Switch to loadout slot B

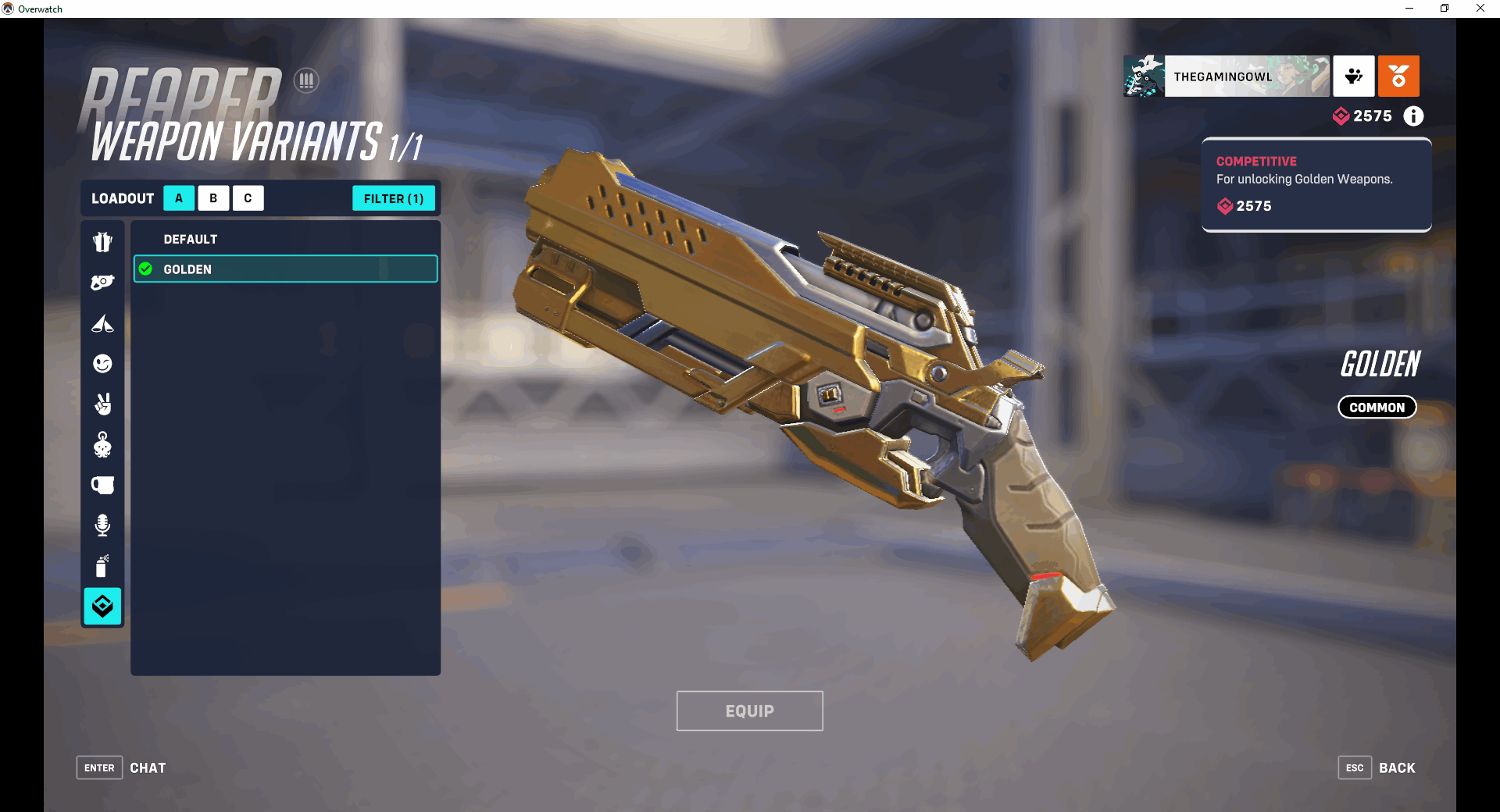(213, 198)
